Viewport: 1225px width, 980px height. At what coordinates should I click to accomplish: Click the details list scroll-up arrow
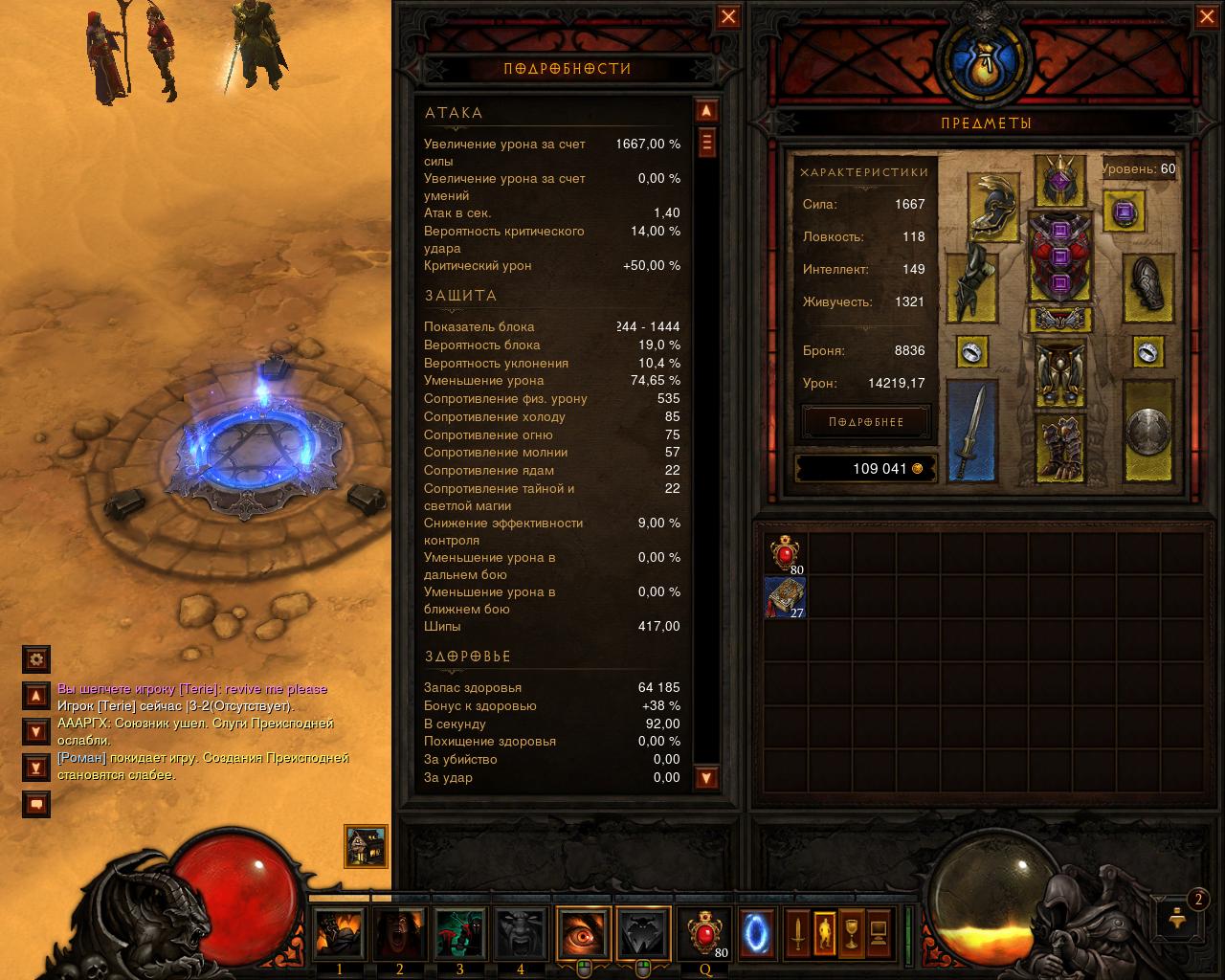[706, 111]
